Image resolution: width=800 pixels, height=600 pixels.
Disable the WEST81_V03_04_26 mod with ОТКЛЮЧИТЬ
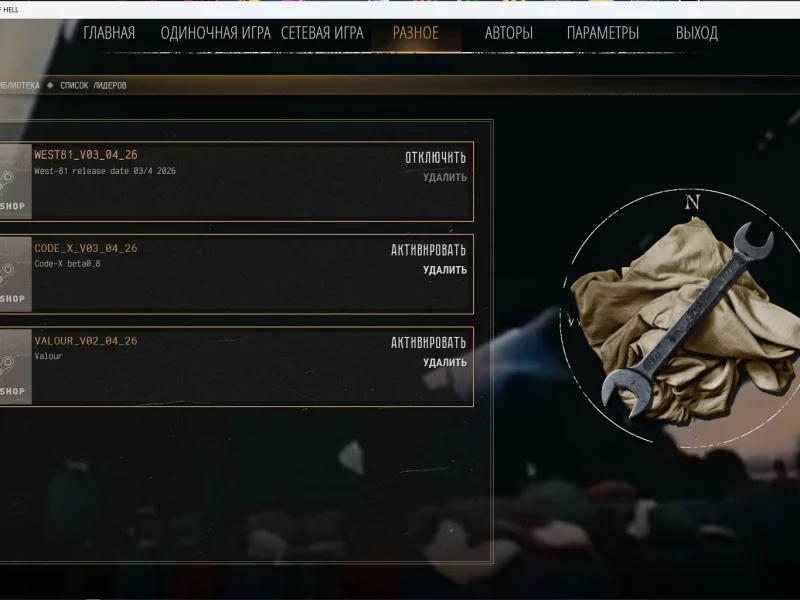click(x=435, y=157)
